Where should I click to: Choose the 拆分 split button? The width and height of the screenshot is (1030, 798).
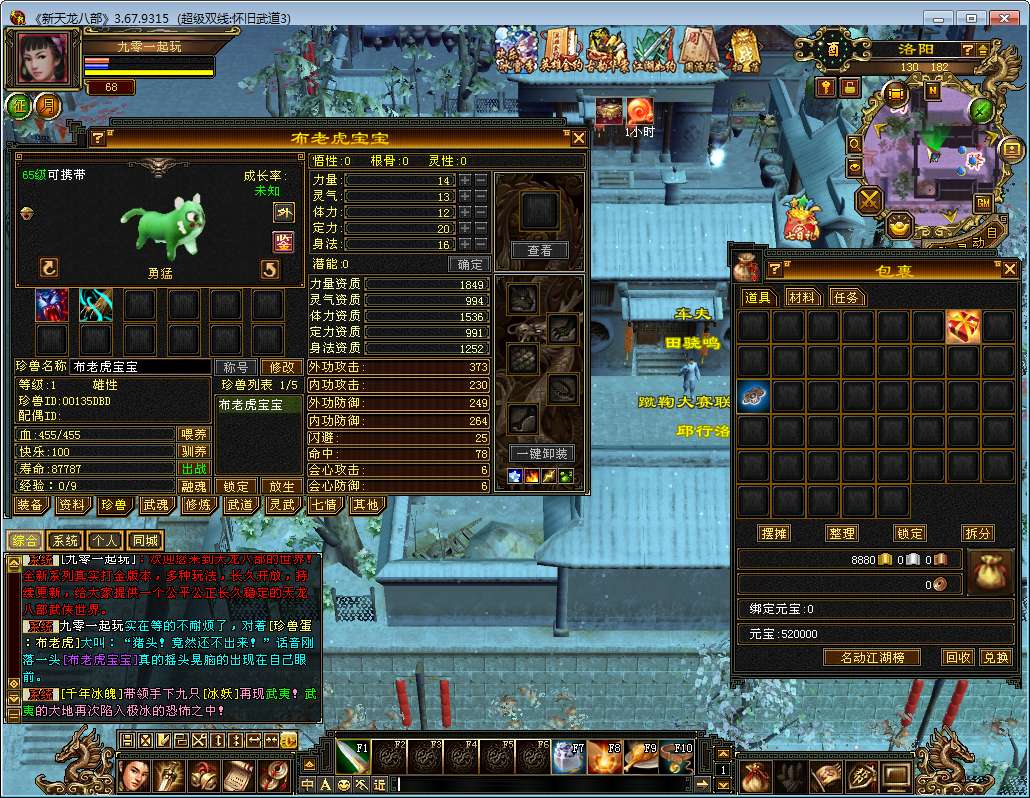(977, 533)
